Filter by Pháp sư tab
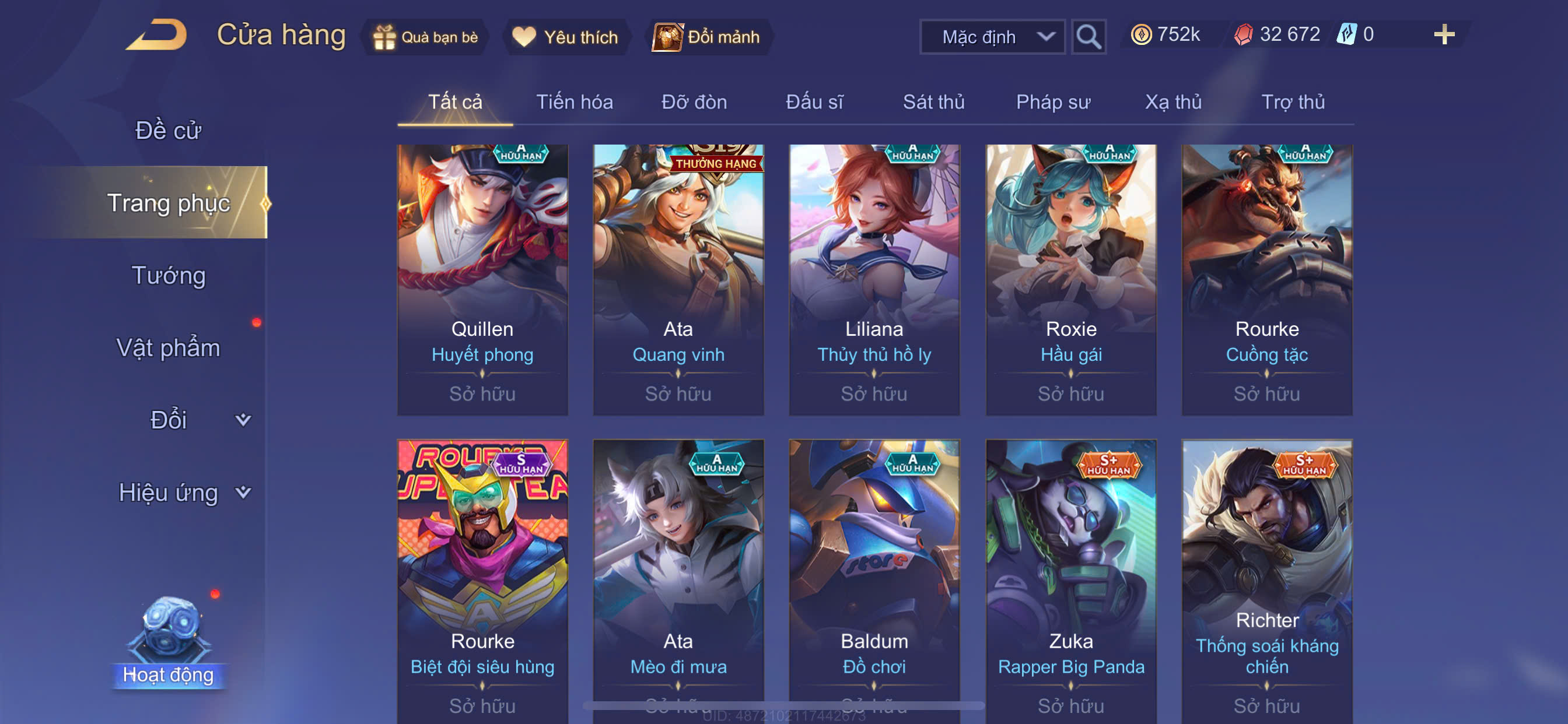1568x724 pixels. coord(1053,101)
